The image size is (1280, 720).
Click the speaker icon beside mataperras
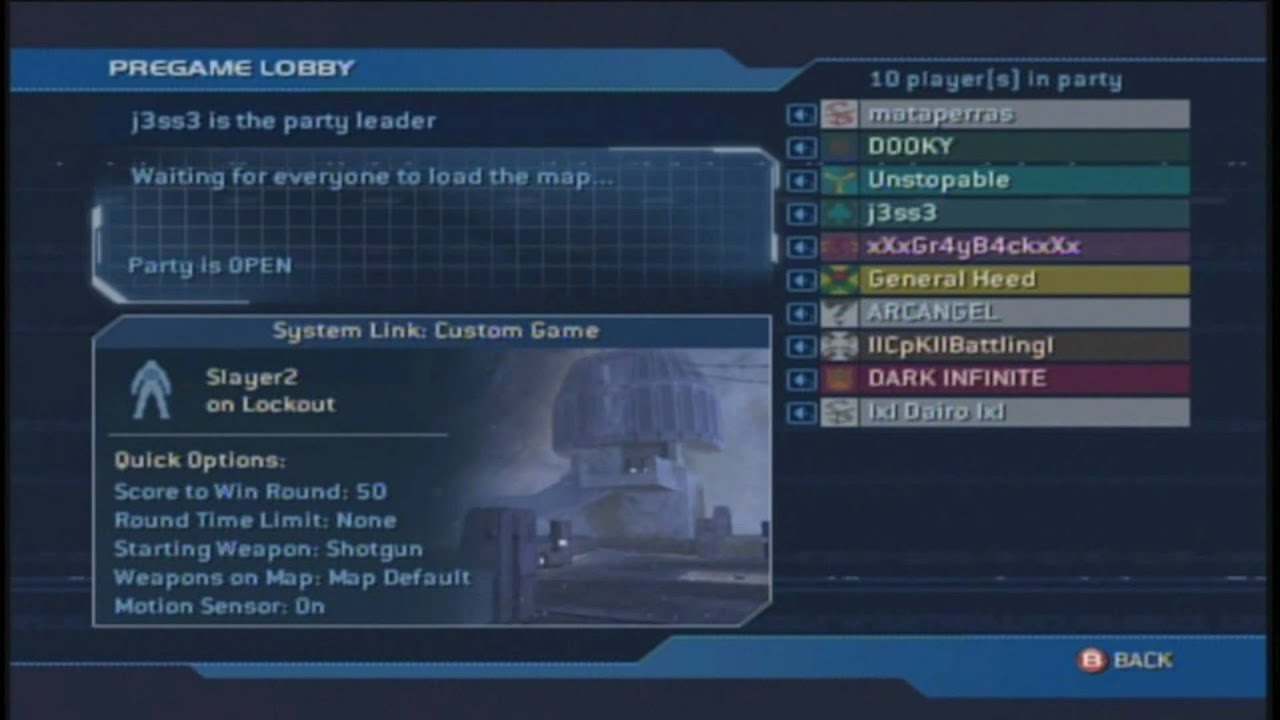point(801,114)
